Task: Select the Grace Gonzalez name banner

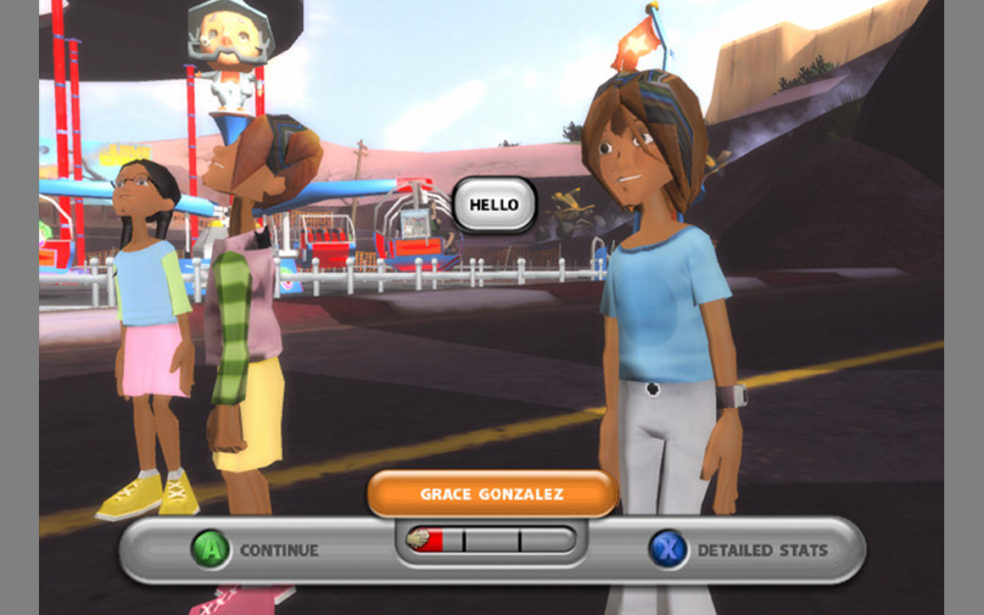Action: pyautogui.click(x=491, y=494)
